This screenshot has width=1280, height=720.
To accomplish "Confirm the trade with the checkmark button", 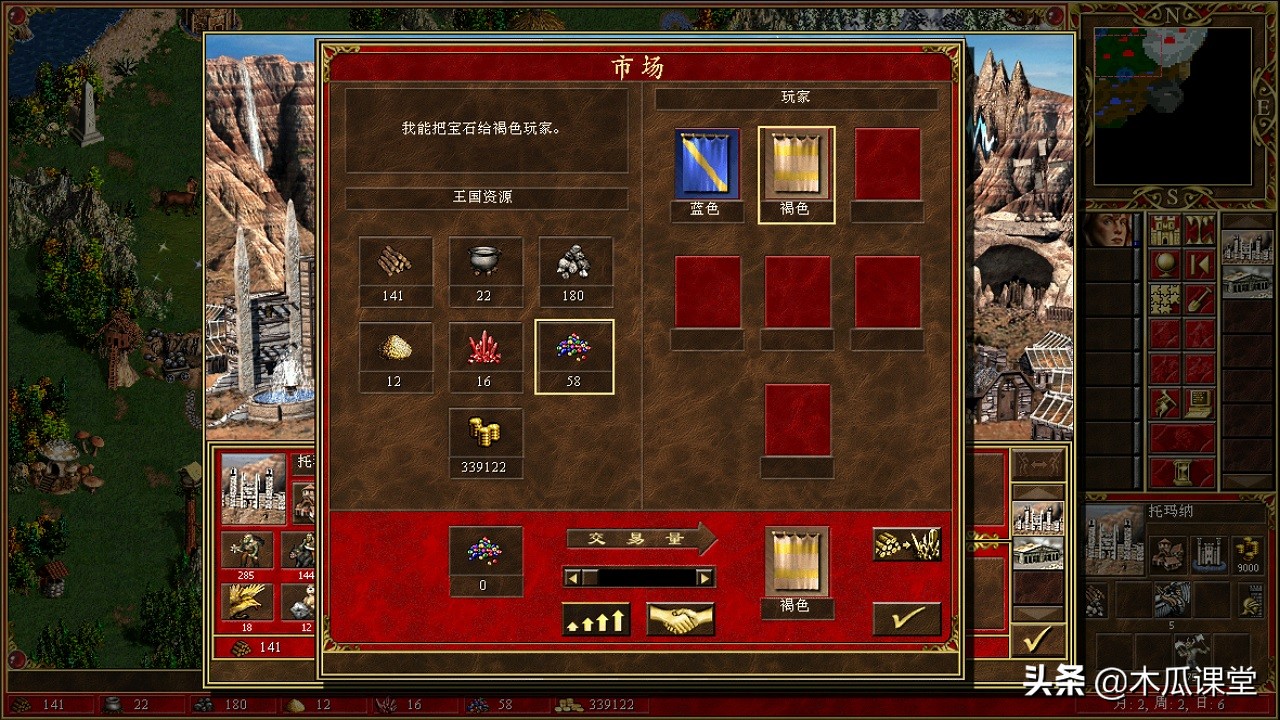I will click(x=906, y=617).
